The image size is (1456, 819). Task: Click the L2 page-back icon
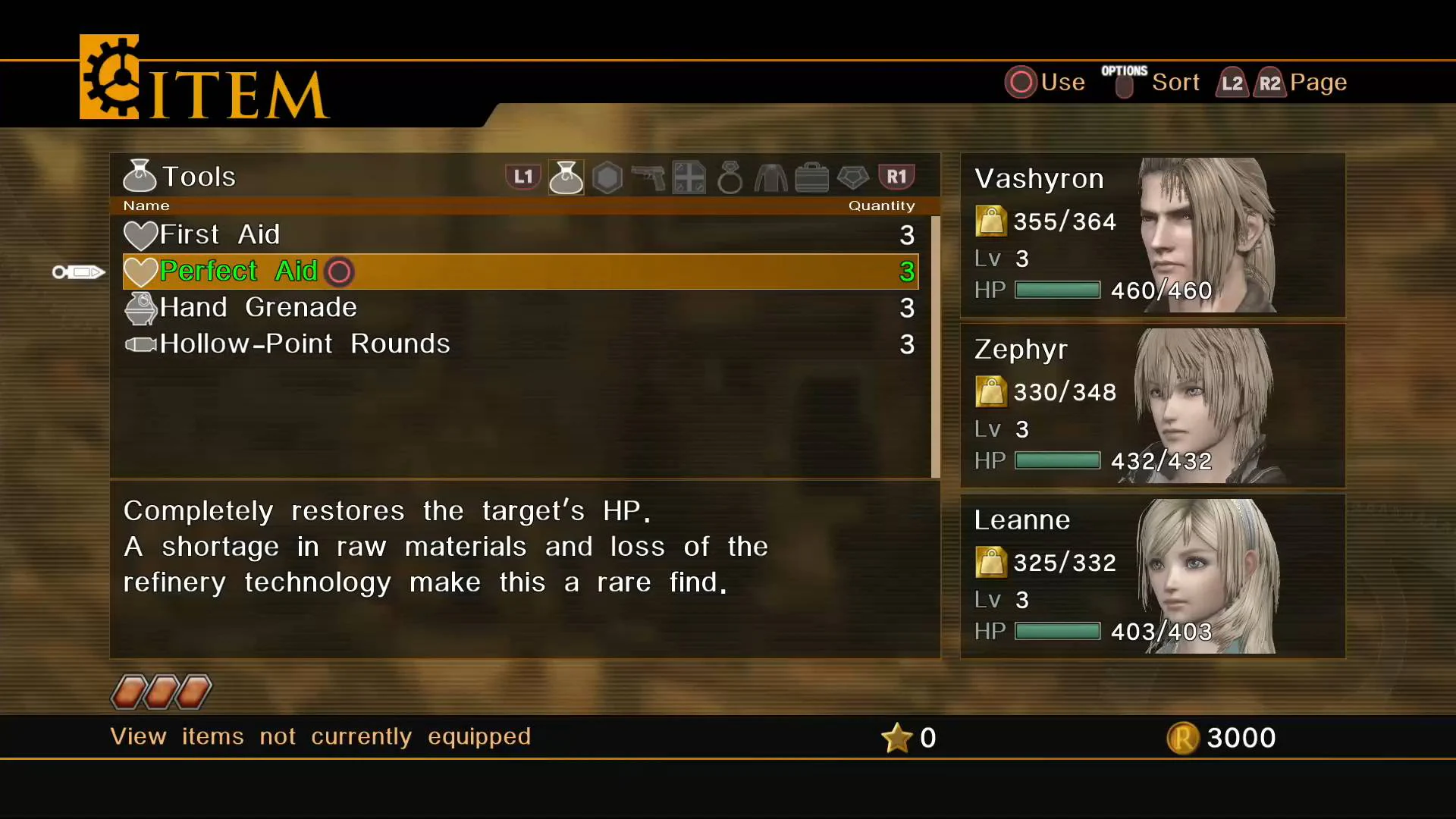point(1232,83)
